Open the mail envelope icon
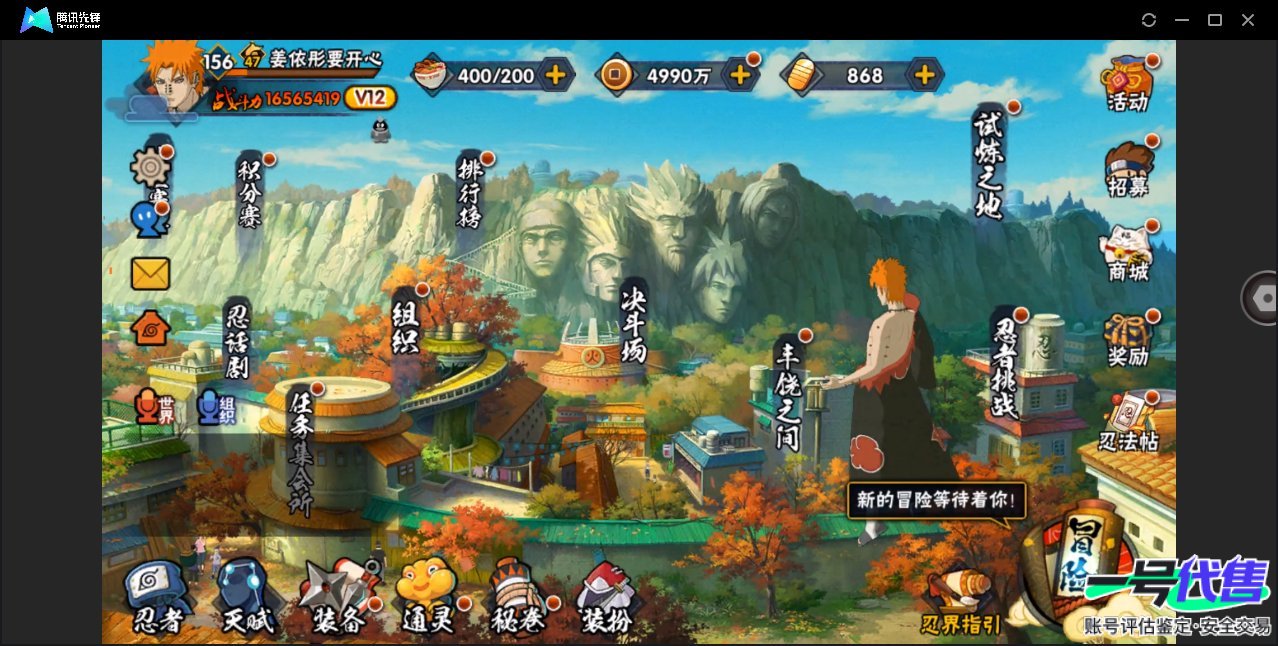 150,273
